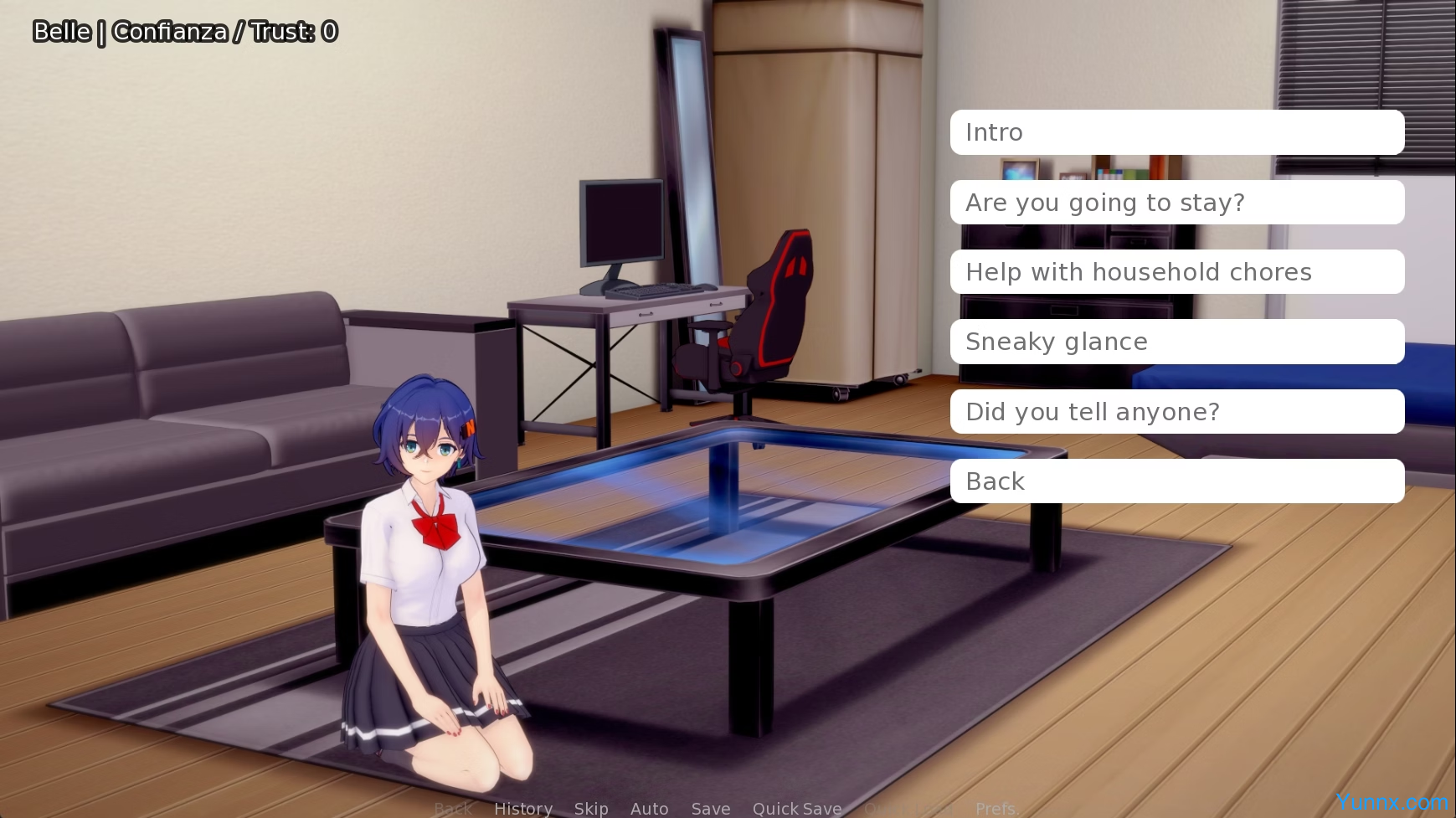Click Quick Save in bottom bar

797,808
